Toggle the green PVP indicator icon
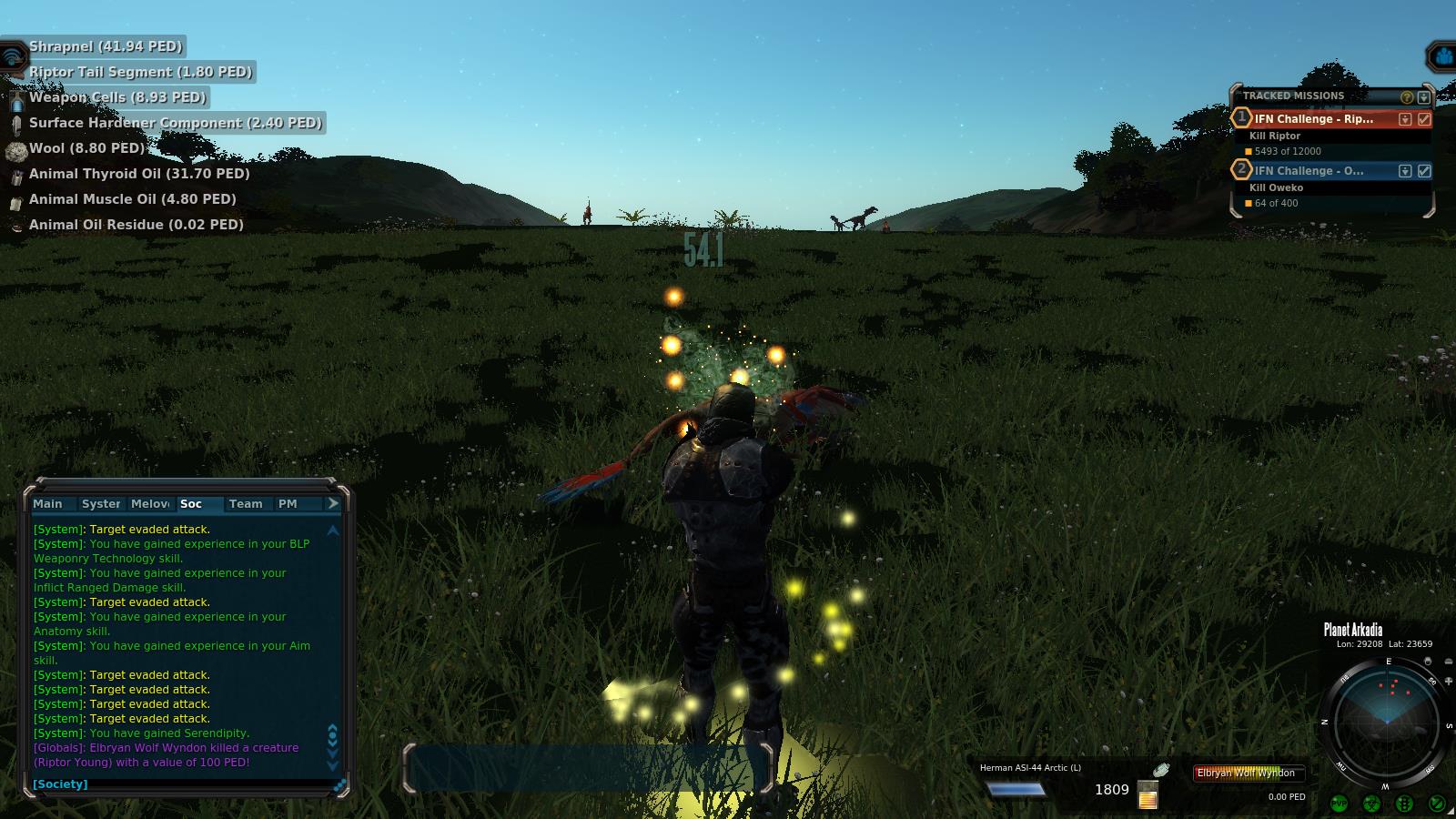 point(1339,804)
